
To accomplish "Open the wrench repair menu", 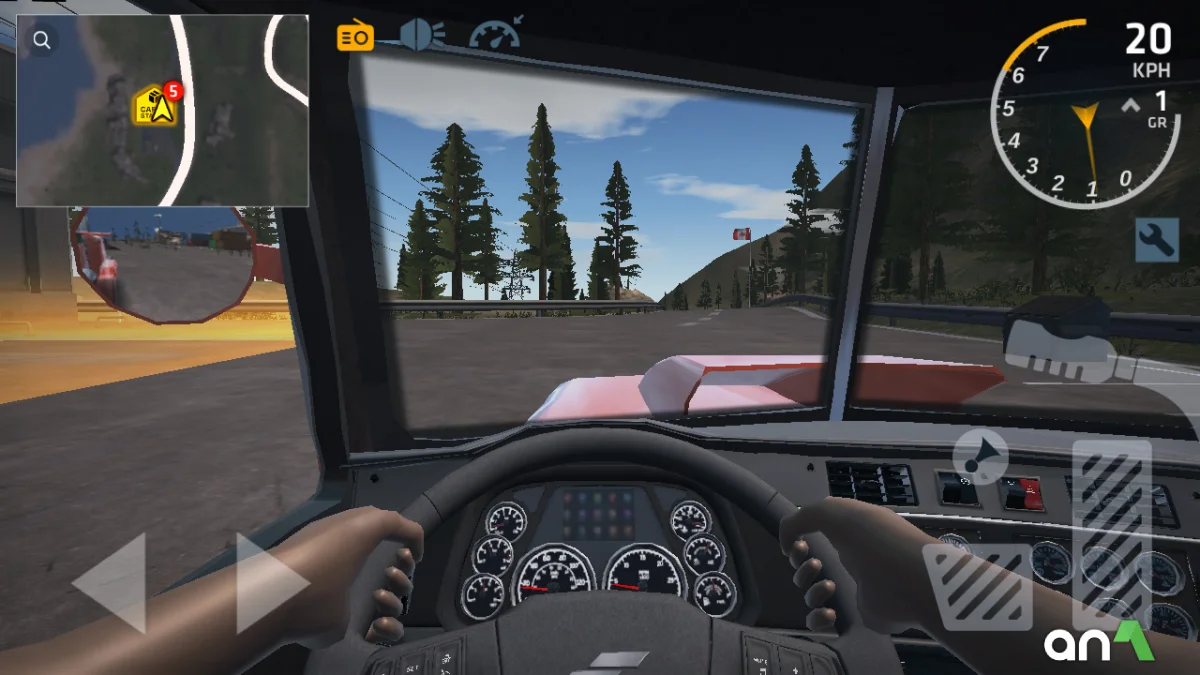I will click(x=1157, y=240).
